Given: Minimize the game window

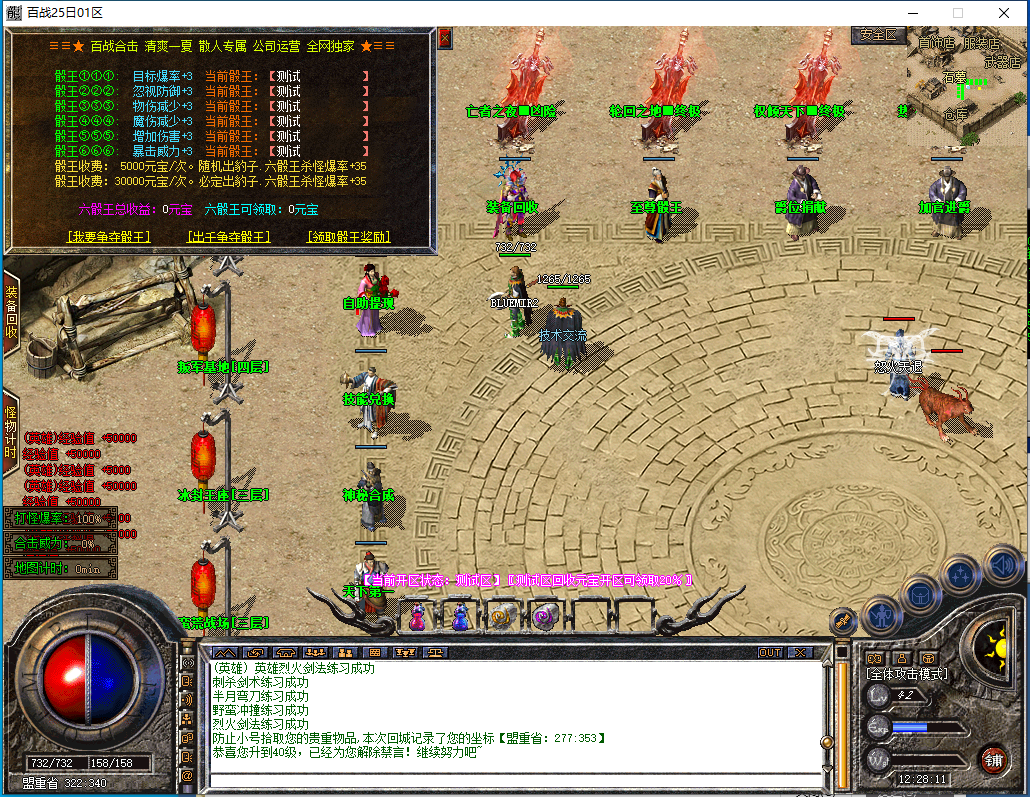Looking at the screenshot, I should coord(912,13).
